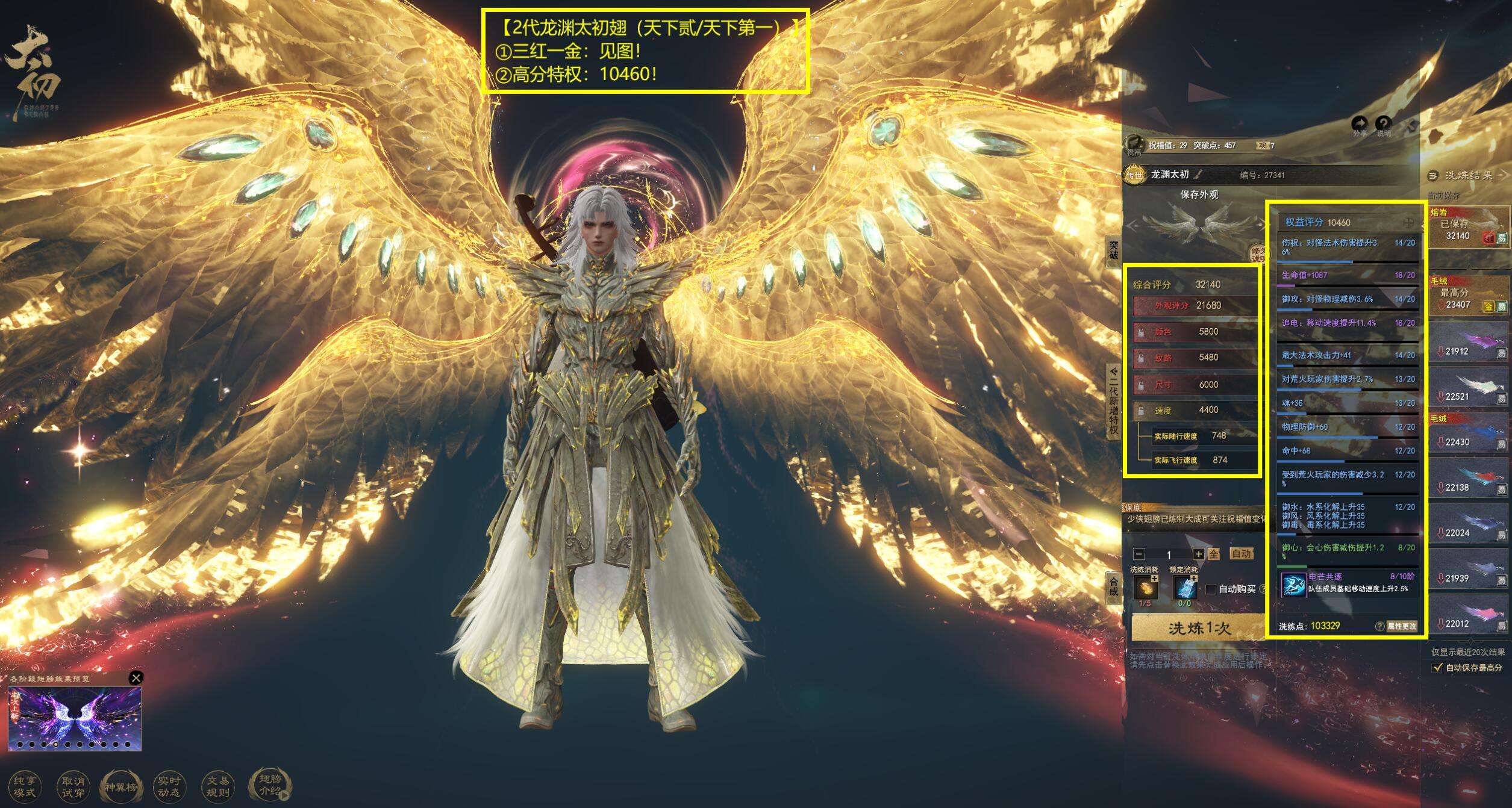1512x808 pixels.
Task: Open the 分享 share icon
Action: (1360, 125)
